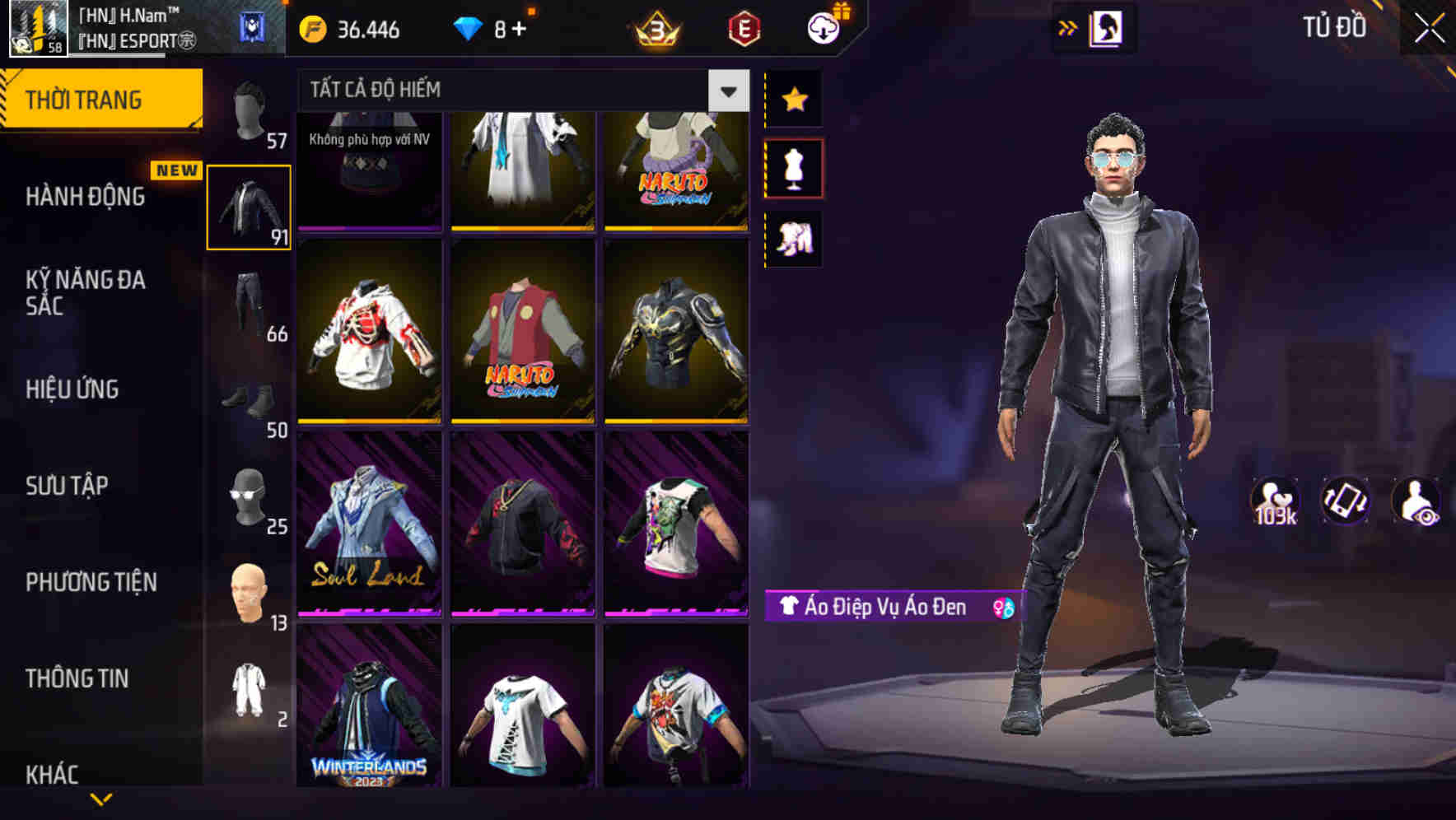Viewport: 1456px width, 820px height.
Task: Click the favorites star icon
Action: (x=793, y=99)
